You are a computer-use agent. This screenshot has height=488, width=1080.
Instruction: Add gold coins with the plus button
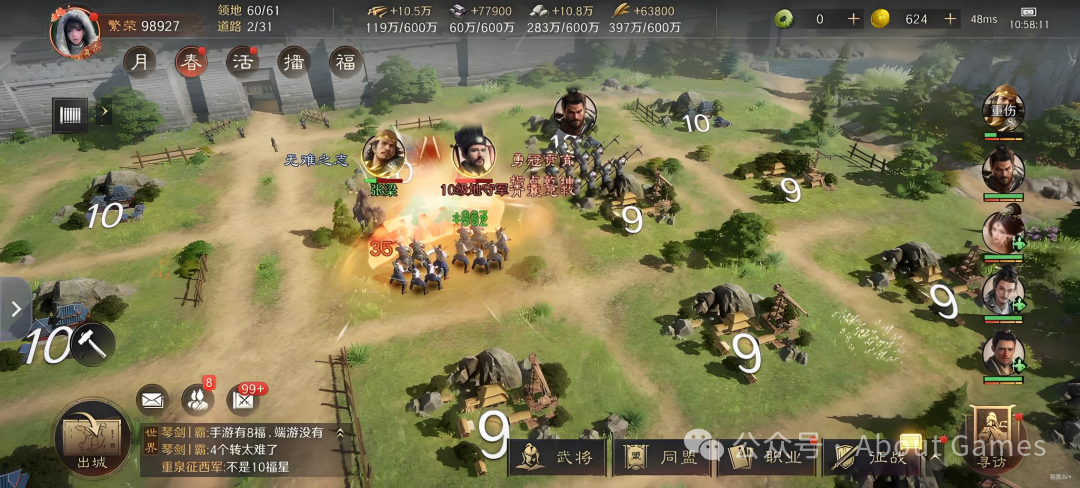pyautogui.click(x=950, y=19)
